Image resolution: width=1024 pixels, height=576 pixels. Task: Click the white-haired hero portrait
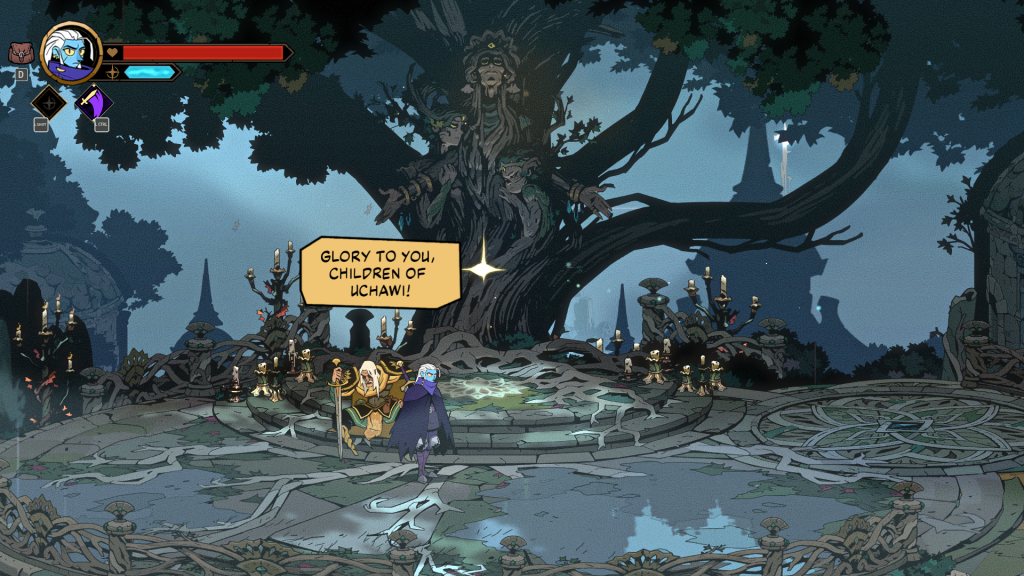tap(71, 52)
